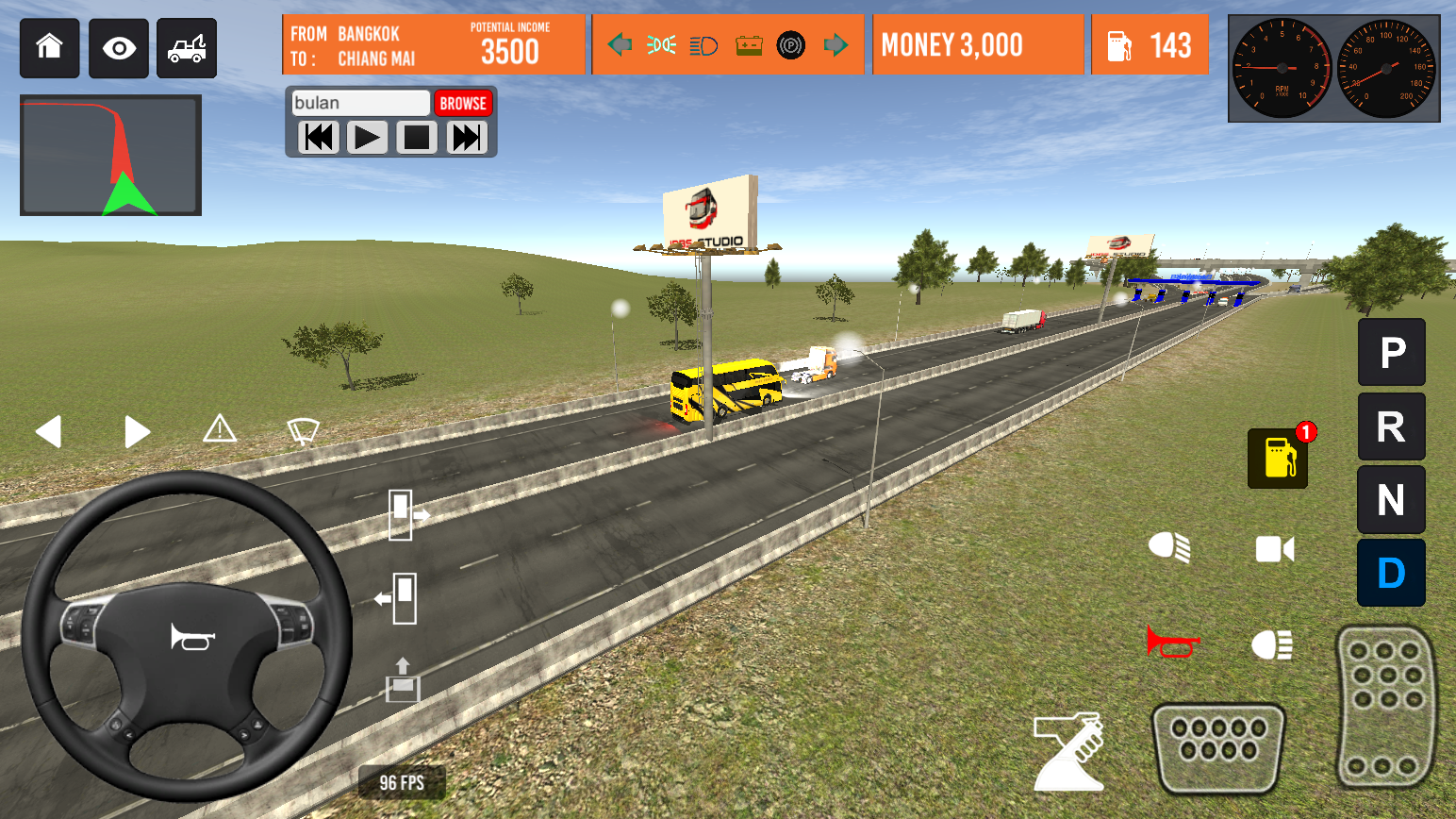Go to the home menu
Screen dimensions: 1456x819
[x=49, y=47]
